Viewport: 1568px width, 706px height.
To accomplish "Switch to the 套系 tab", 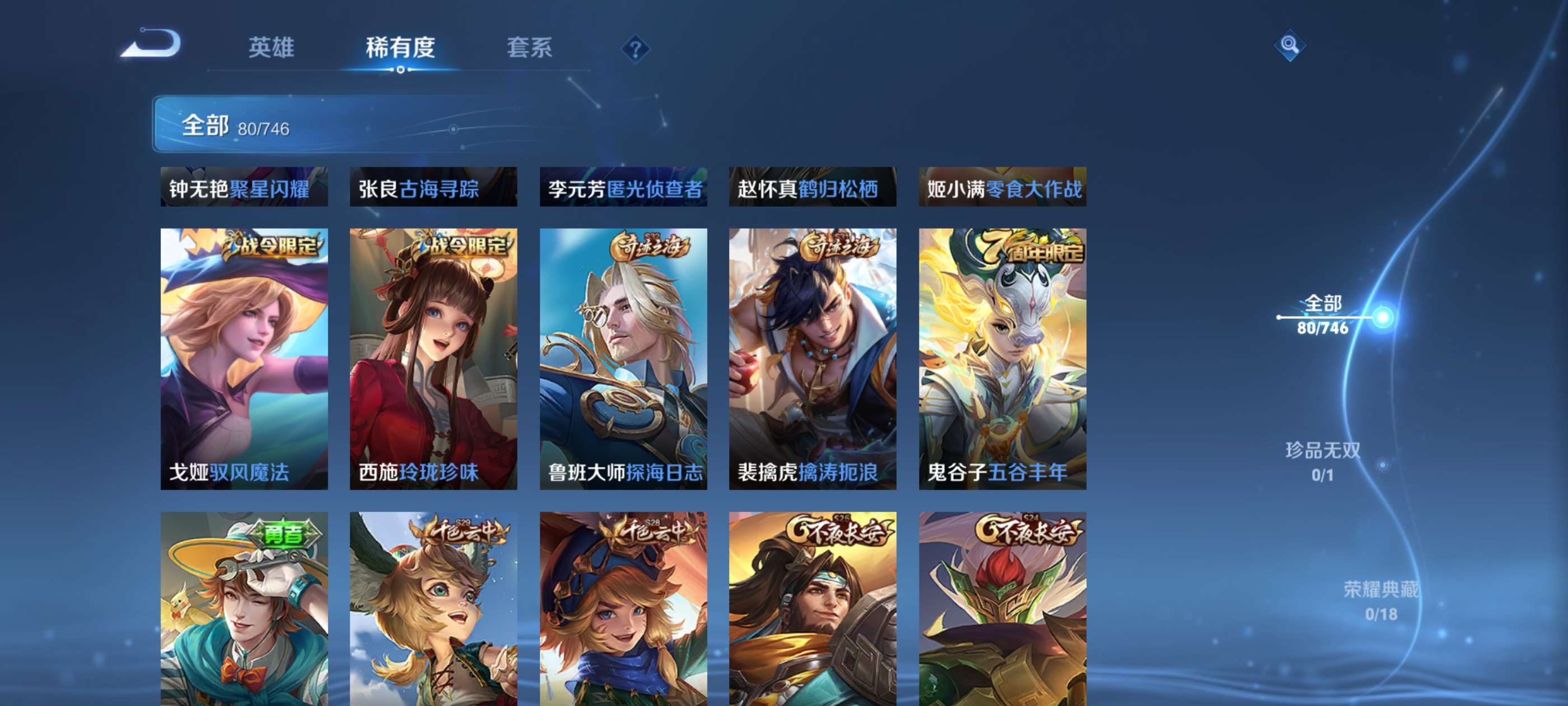I will 531,49.
